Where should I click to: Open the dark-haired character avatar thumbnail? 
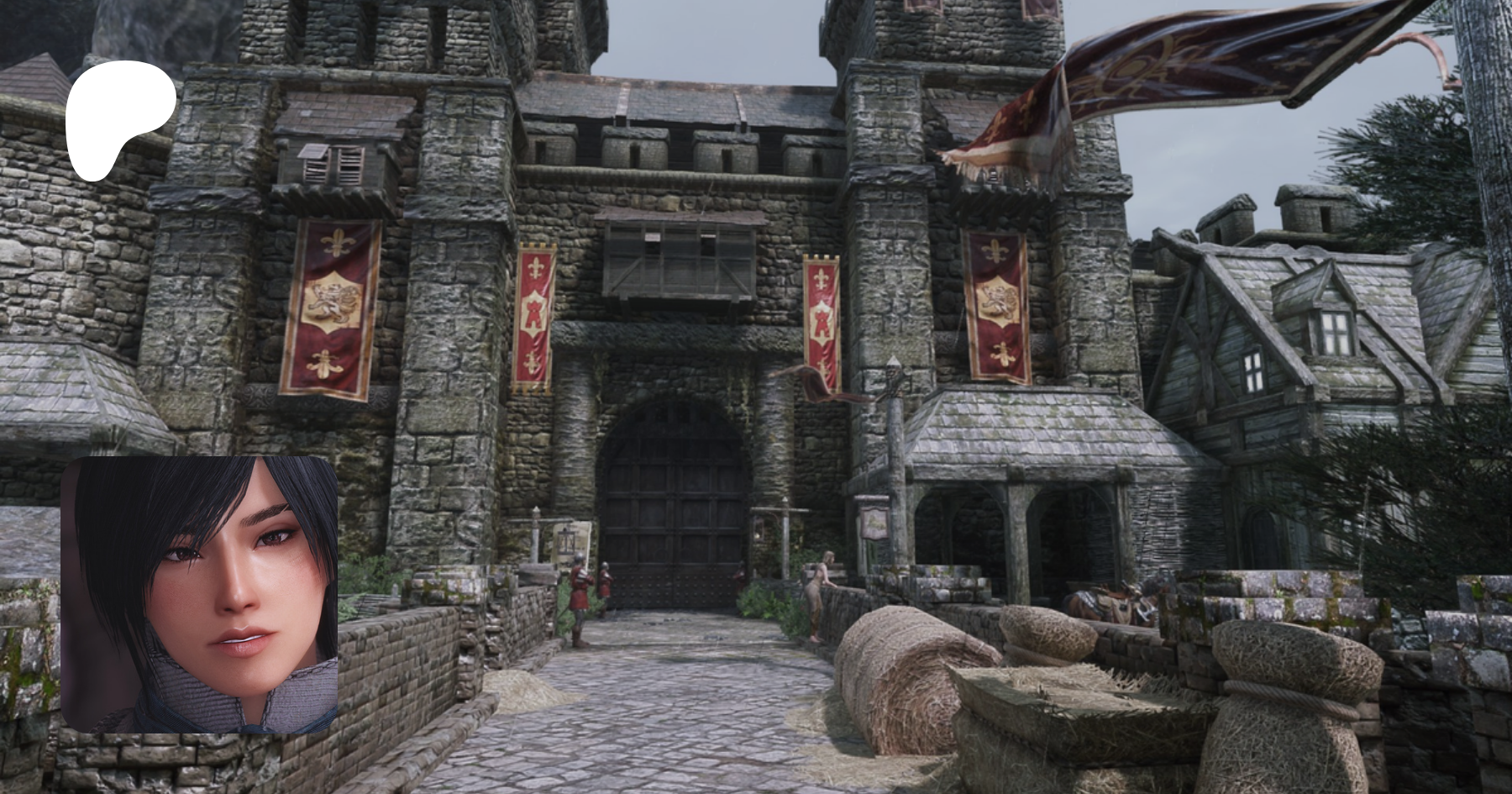(x=199, y=595)
